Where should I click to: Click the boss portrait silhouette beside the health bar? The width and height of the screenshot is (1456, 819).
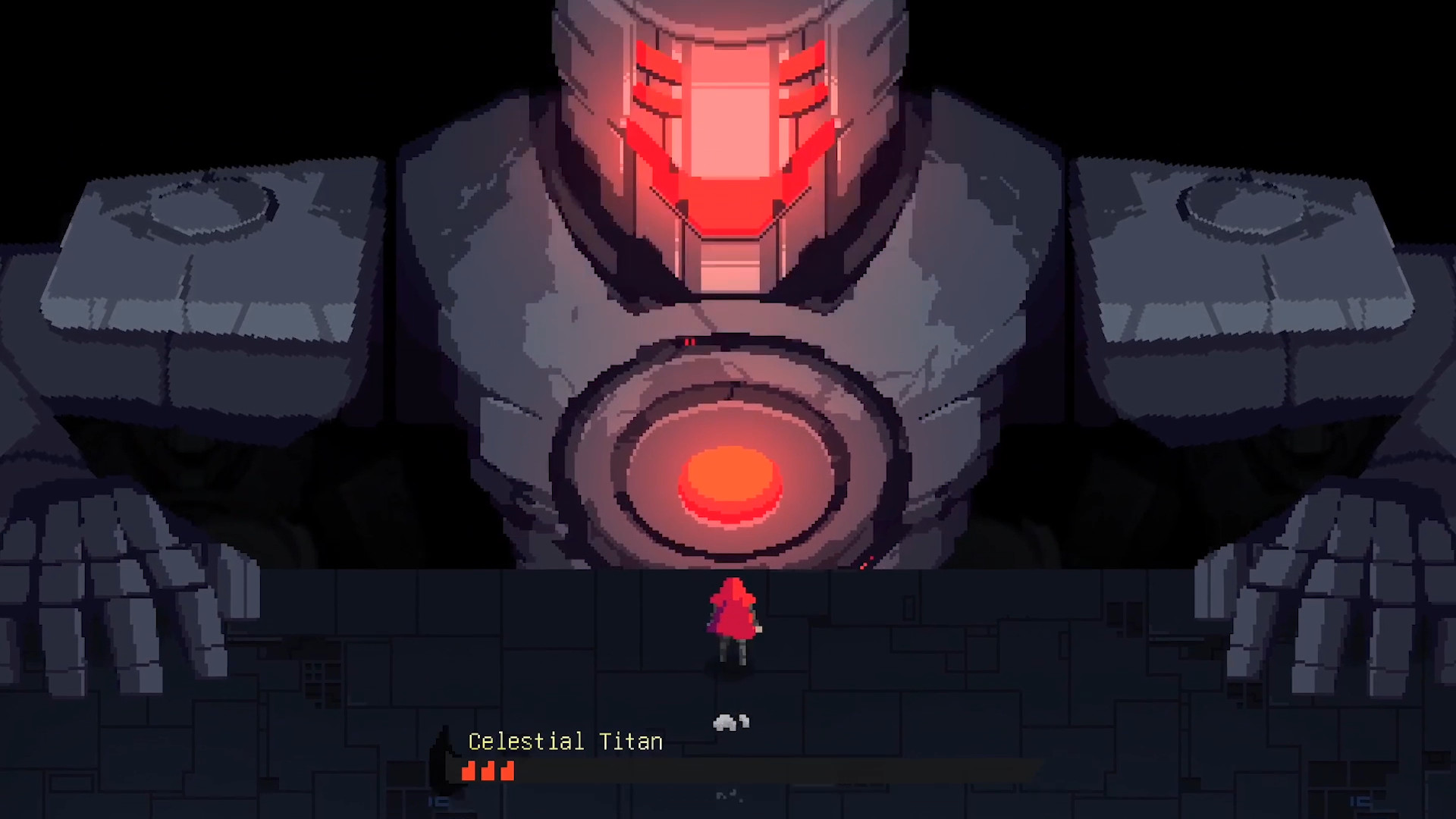tap(444, 758)
